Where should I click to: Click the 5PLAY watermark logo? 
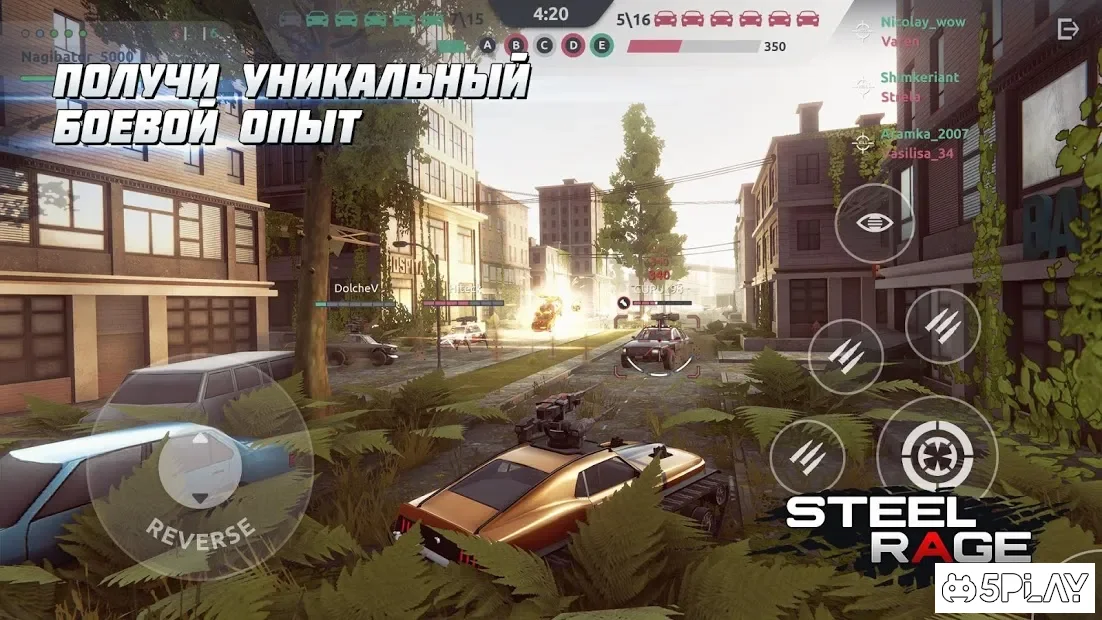(1016, 589)
